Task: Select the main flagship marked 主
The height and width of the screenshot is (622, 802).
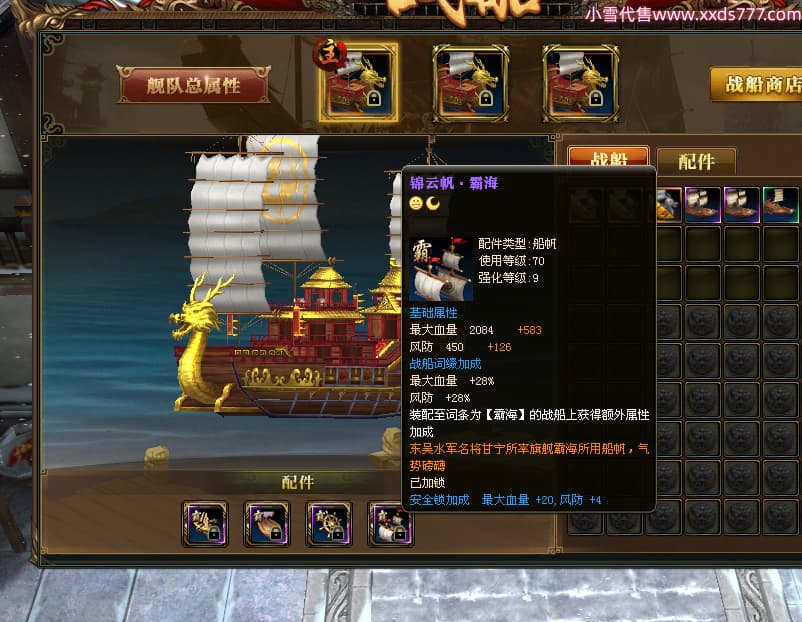Action: point(359,82)
